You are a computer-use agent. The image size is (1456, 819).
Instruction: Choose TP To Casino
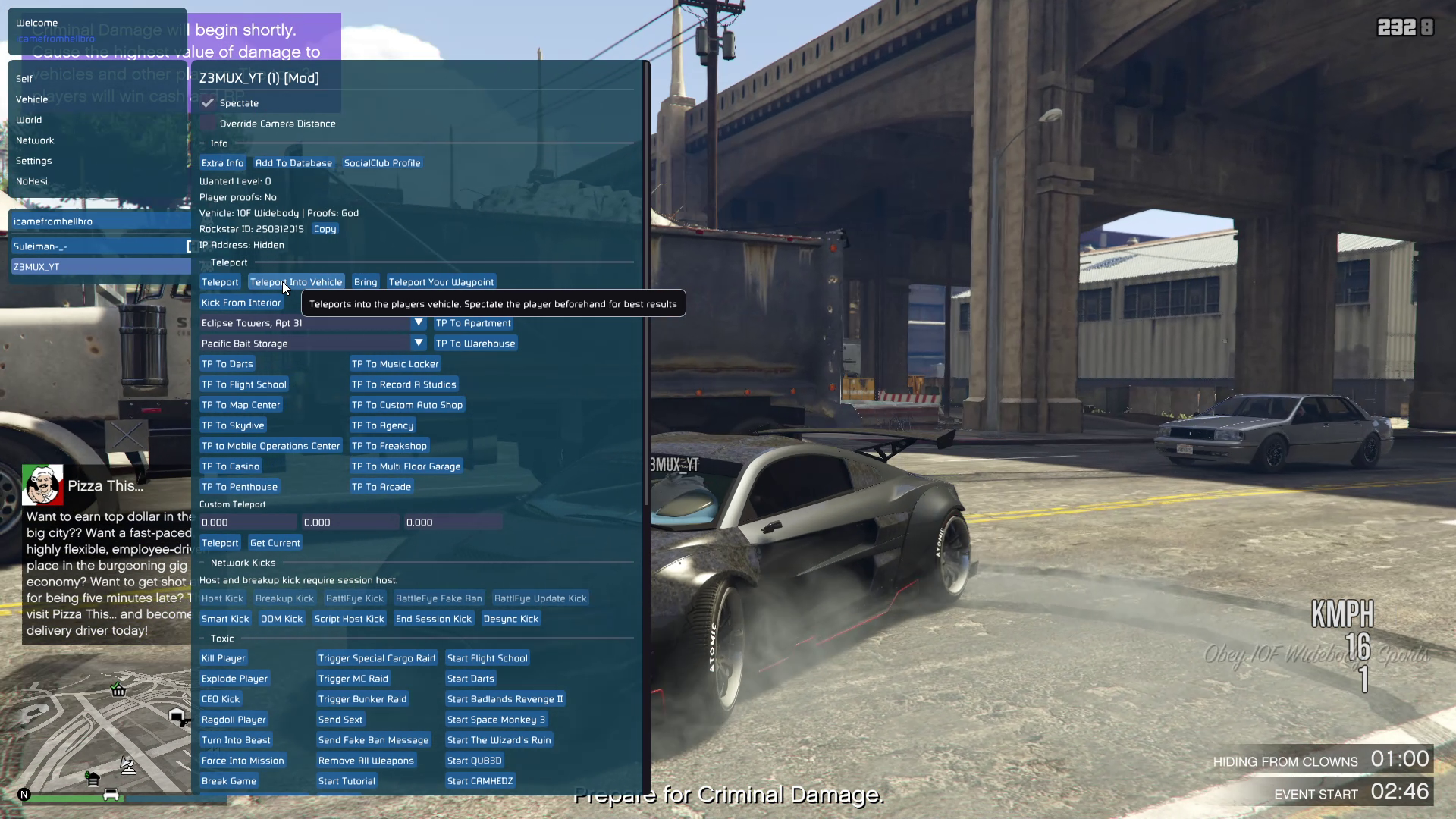click(x=231, y=466)
